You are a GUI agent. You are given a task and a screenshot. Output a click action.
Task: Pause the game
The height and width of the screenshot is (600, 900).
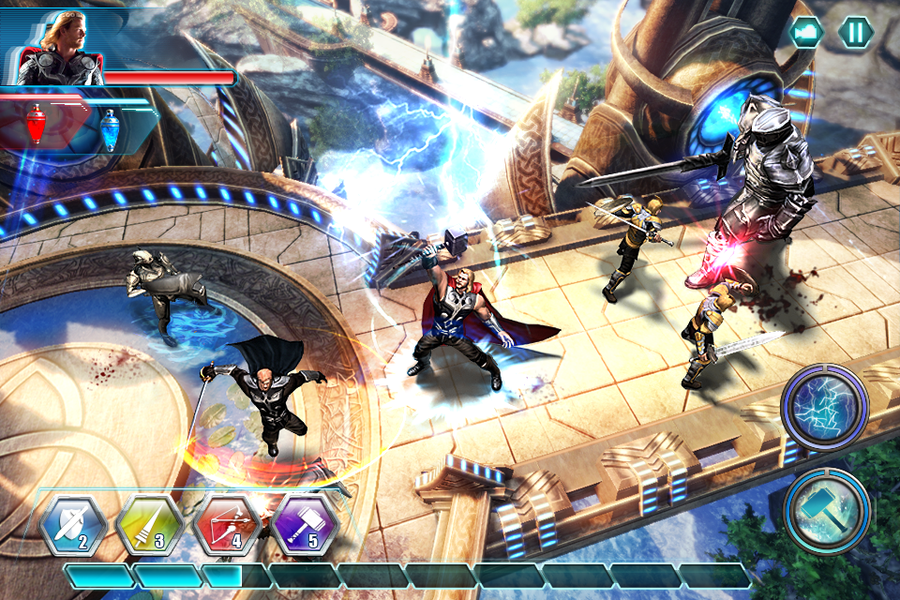click(x=855, y=32)
